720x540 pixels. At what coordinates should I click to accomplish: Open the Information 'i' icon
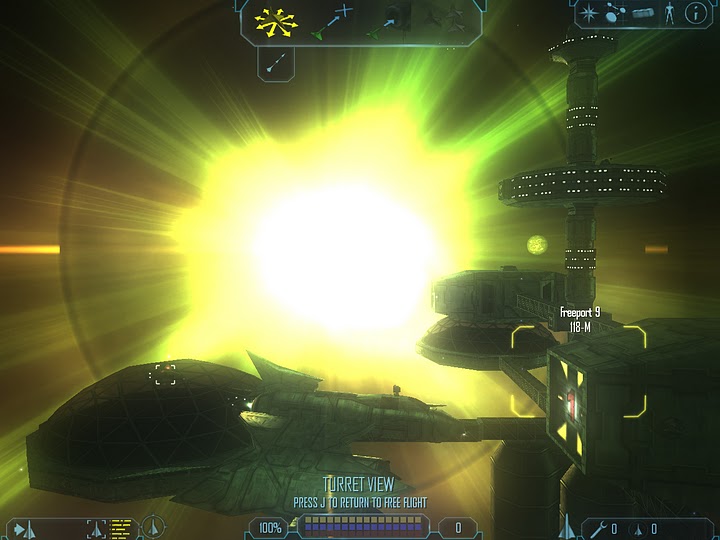tap(695, 14)
